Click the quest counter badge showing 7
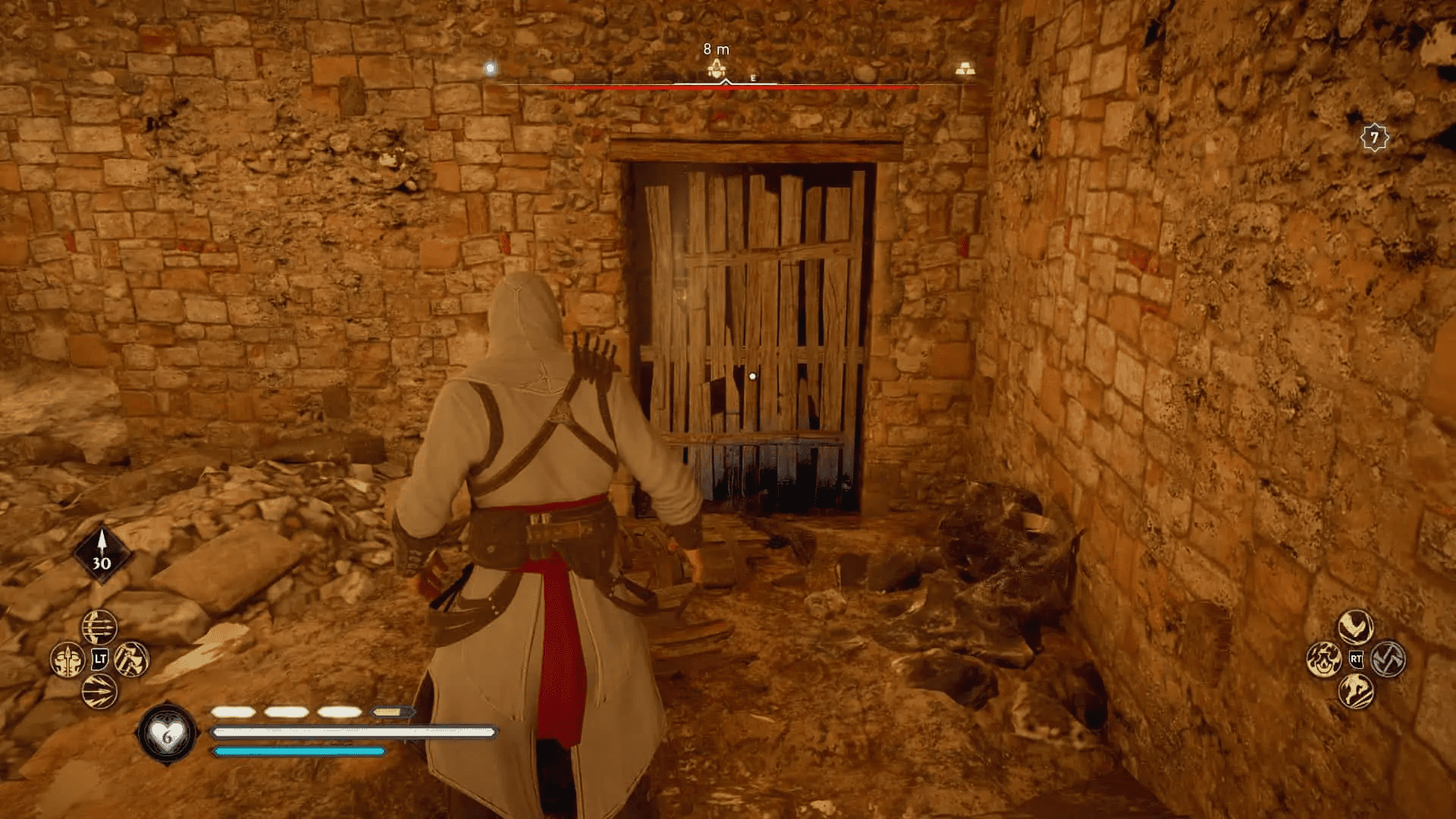 1375,138
